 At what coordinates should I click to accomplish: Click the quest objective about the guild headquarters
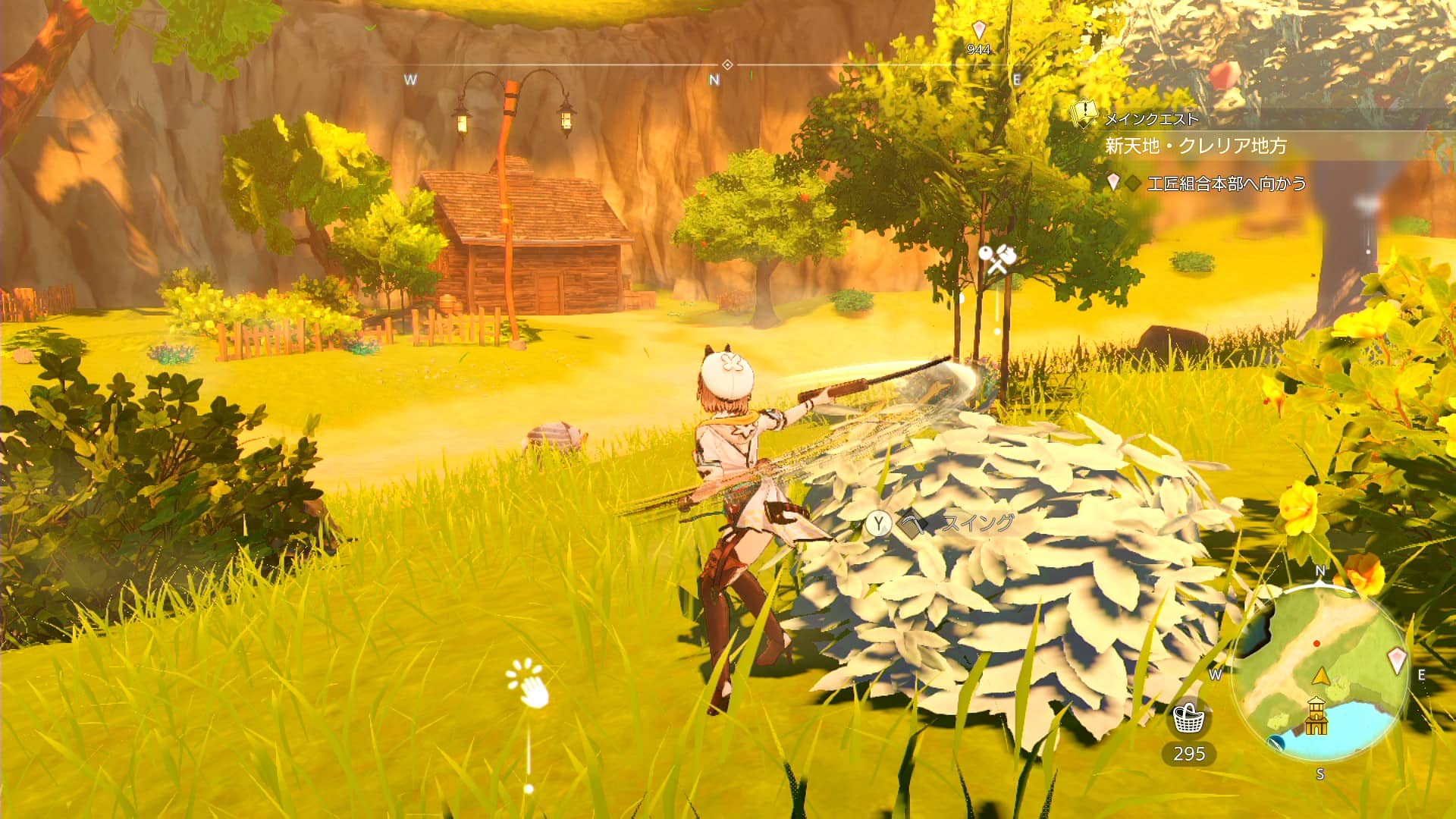click(x=1226, y=184)
